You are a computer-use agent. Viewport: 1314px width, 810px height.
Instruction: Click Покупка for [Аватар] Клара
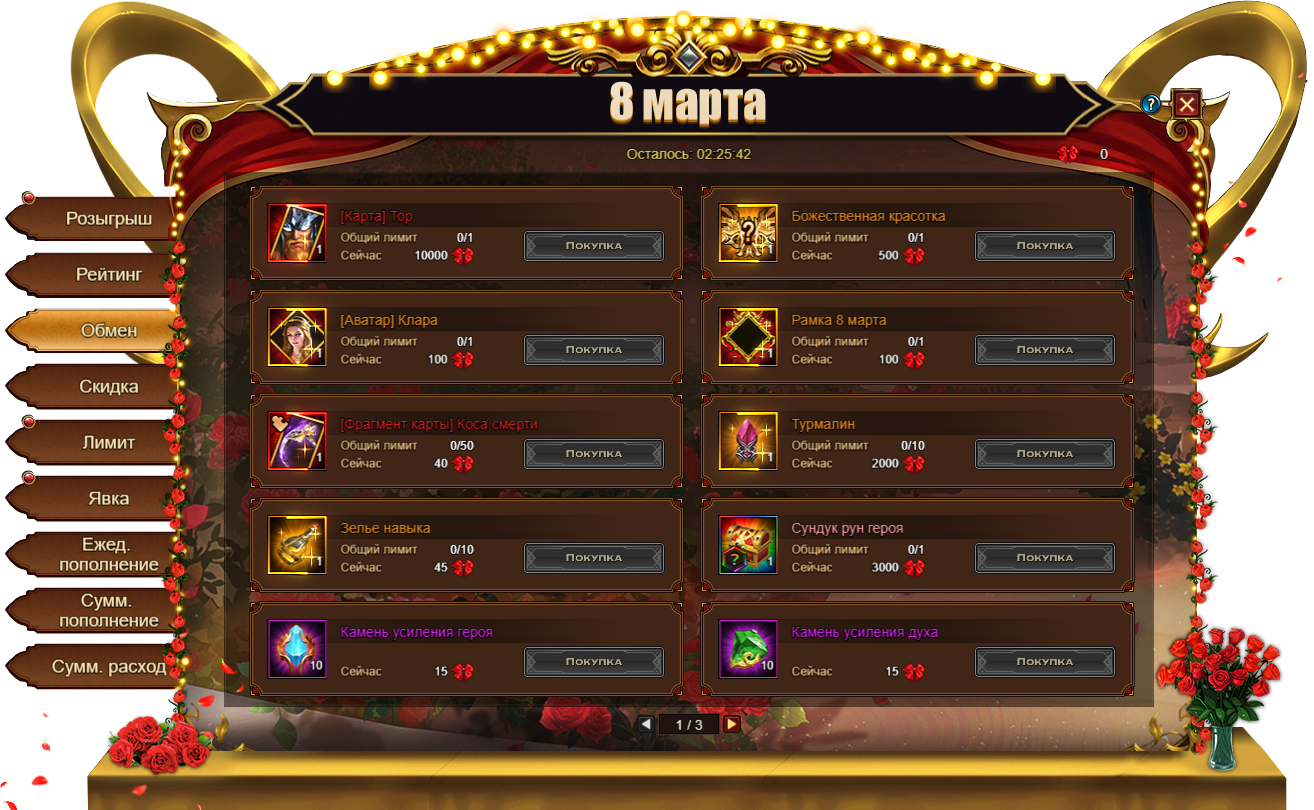click(594, 350)
